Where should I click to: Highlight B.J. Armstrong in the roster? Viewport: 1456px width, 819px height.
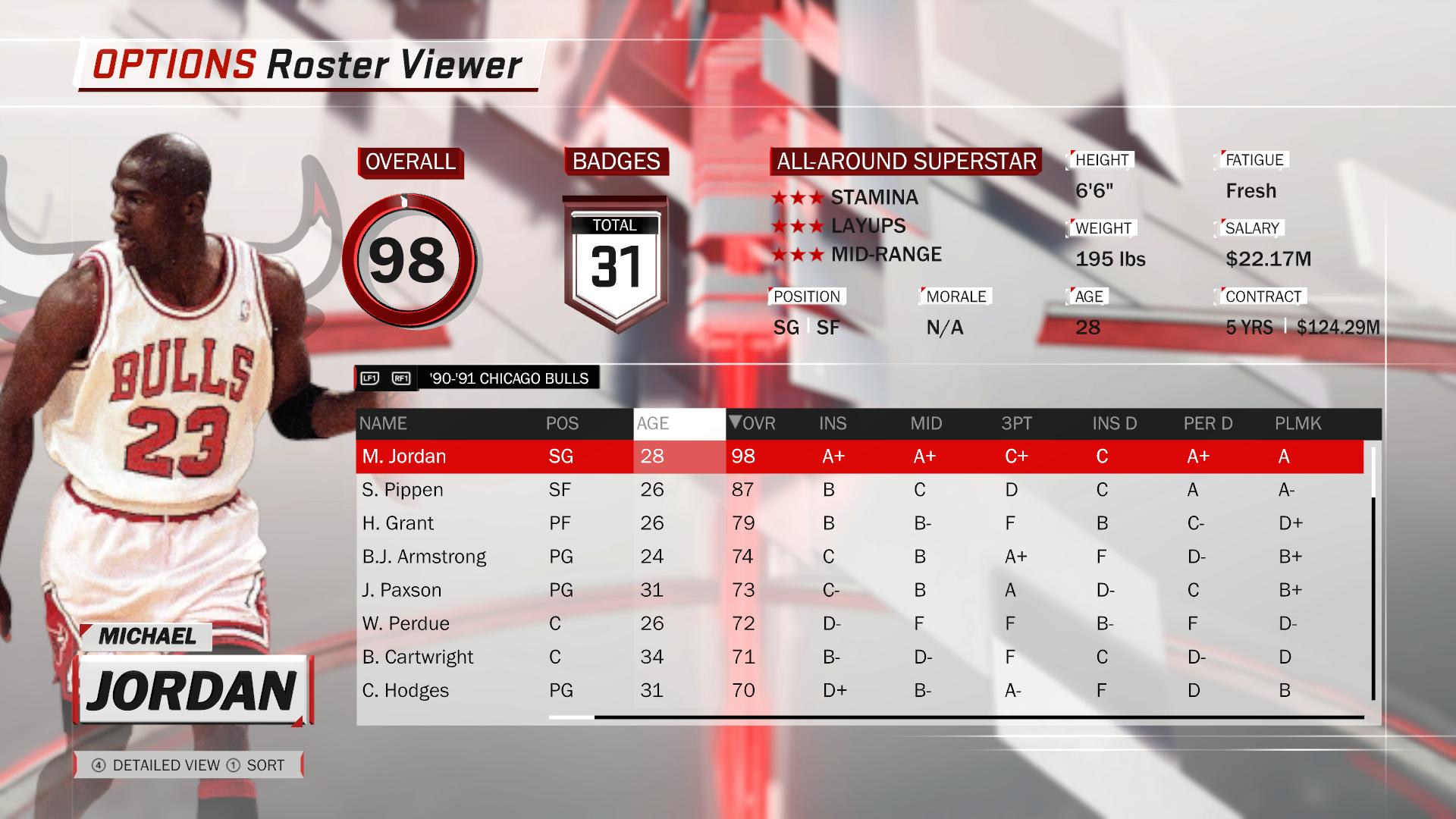click(424, 557)
